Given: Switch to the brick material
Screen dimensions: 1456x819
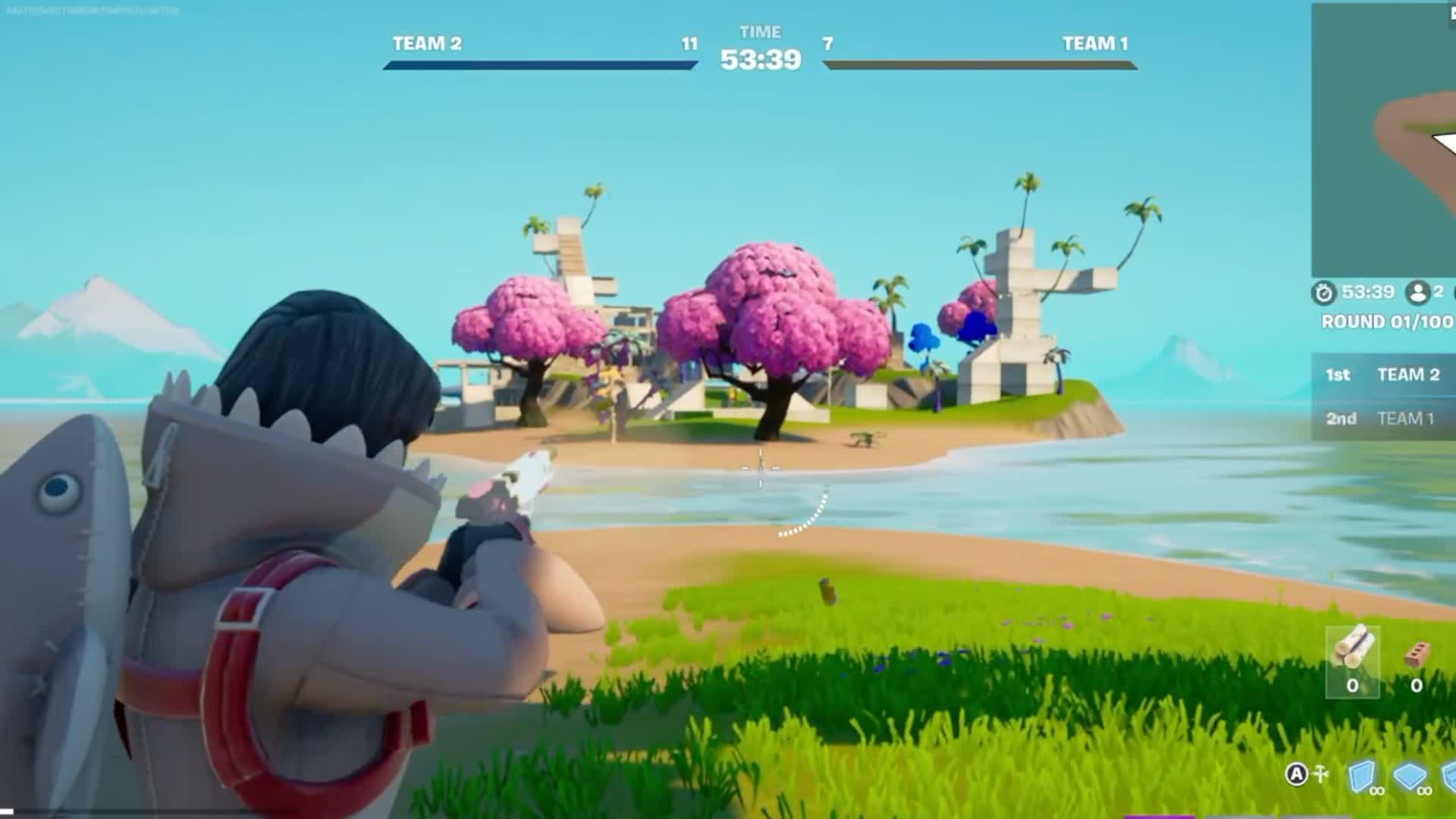Looking at the screenshot, I should [x=1417, y=661].
